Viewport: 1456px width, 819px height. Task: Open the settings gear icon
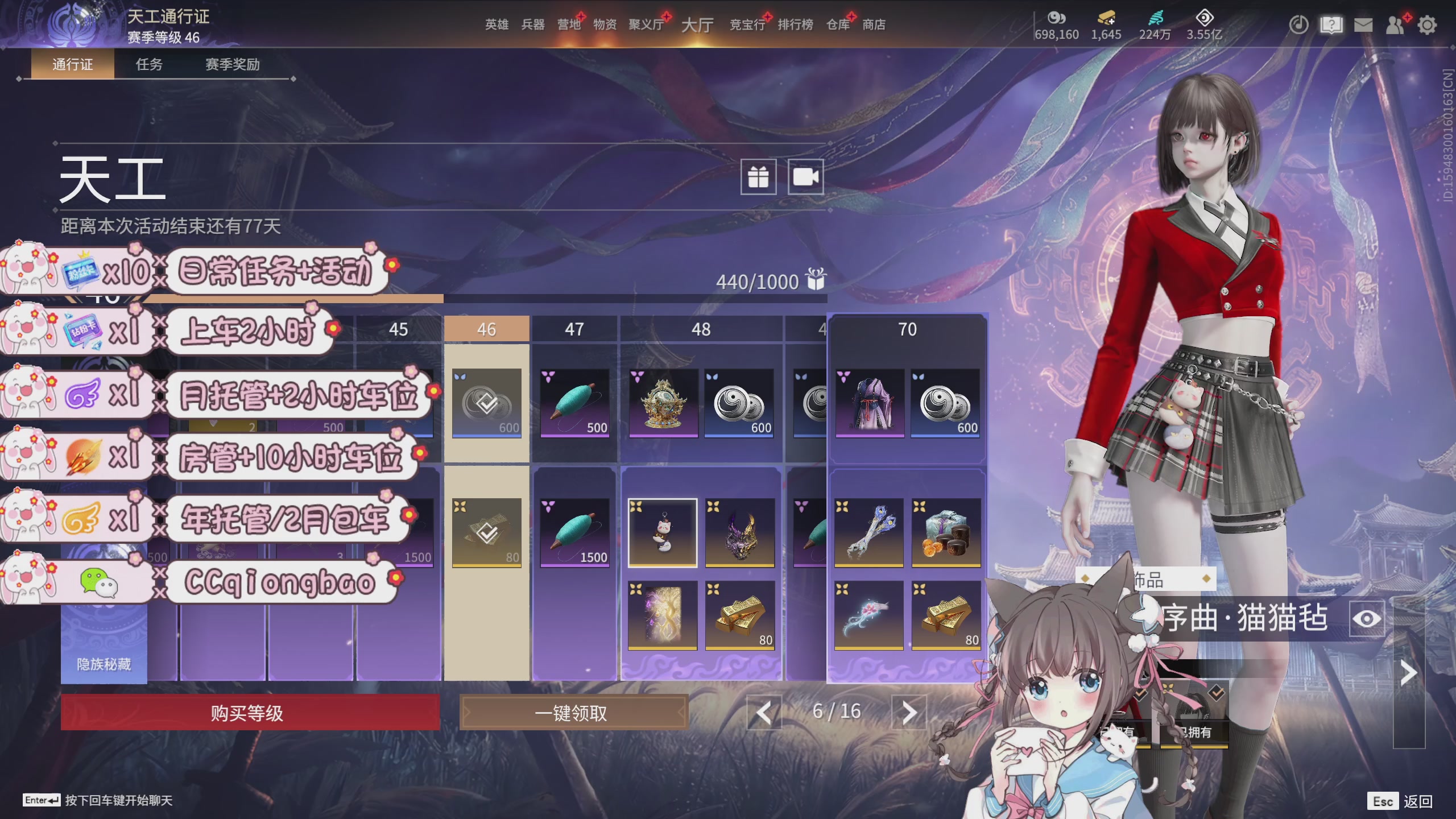(1427, 25)
